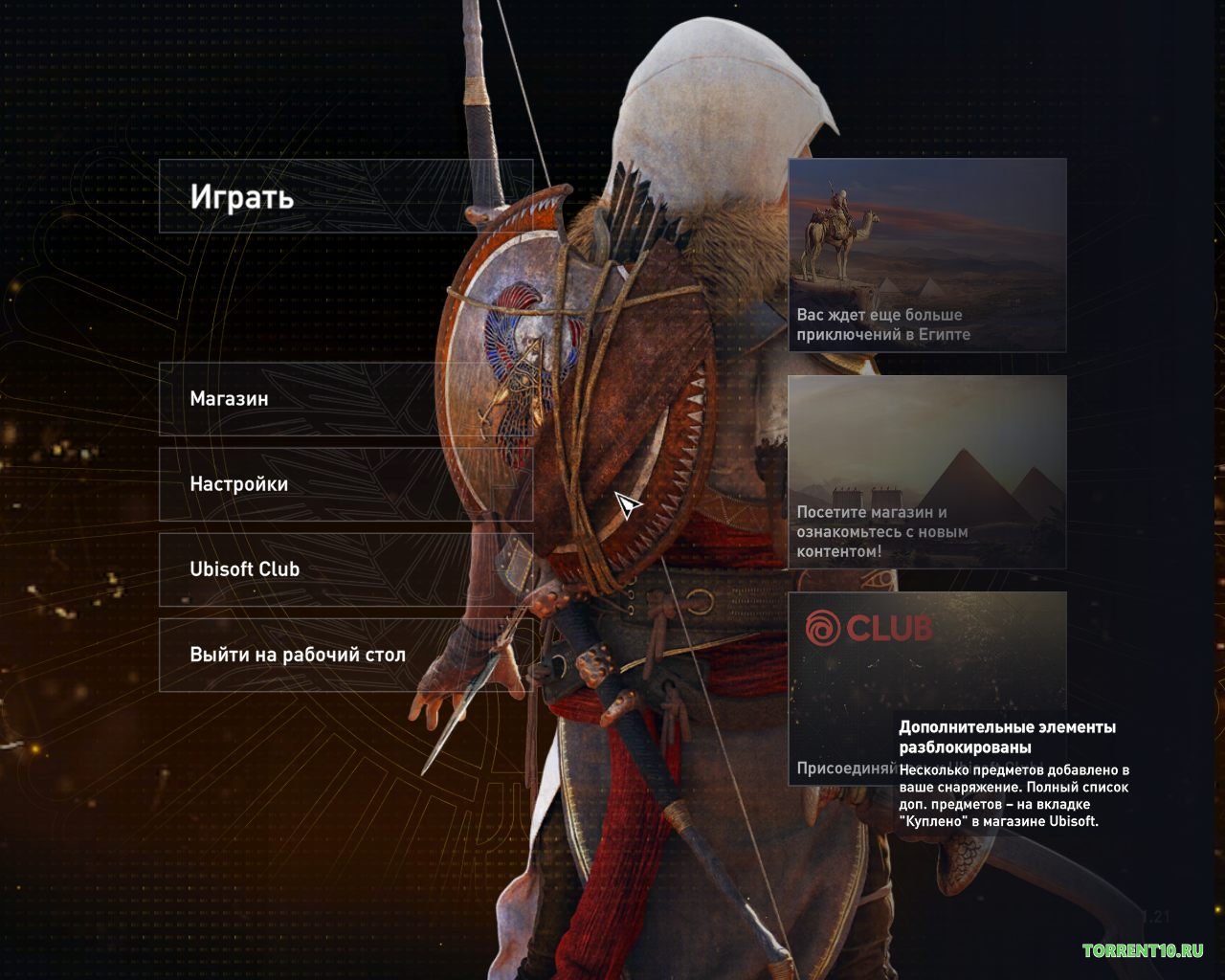
Task: Start the game with Играть
Action: click(x=345, y=196)
